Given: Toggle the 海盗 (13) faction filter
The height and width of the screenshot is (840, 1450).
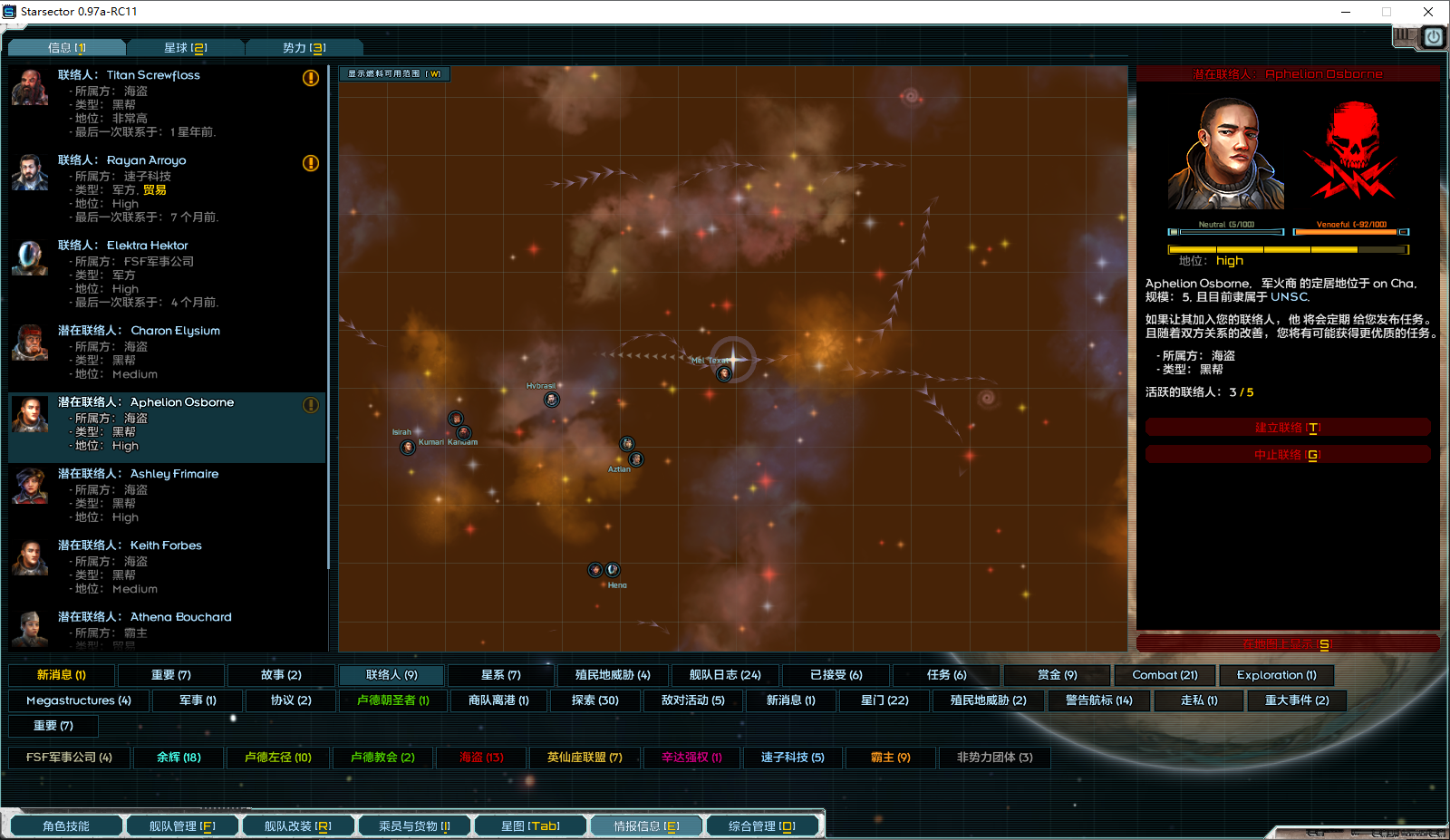Looking at the screenshot, I should pos(481,758).
